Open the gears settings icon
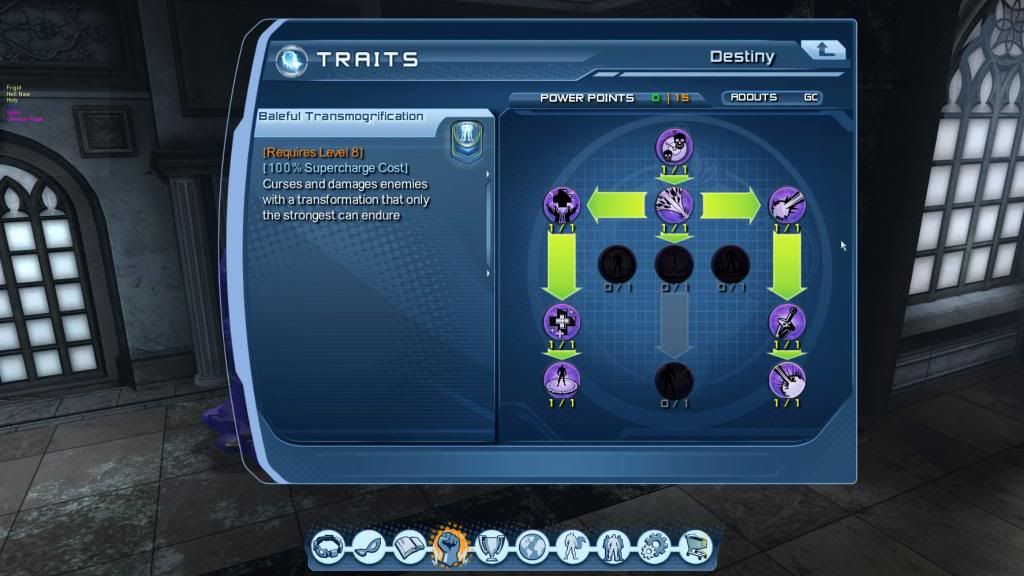Viewport: 1024px width, 576px height. (652, 546)
